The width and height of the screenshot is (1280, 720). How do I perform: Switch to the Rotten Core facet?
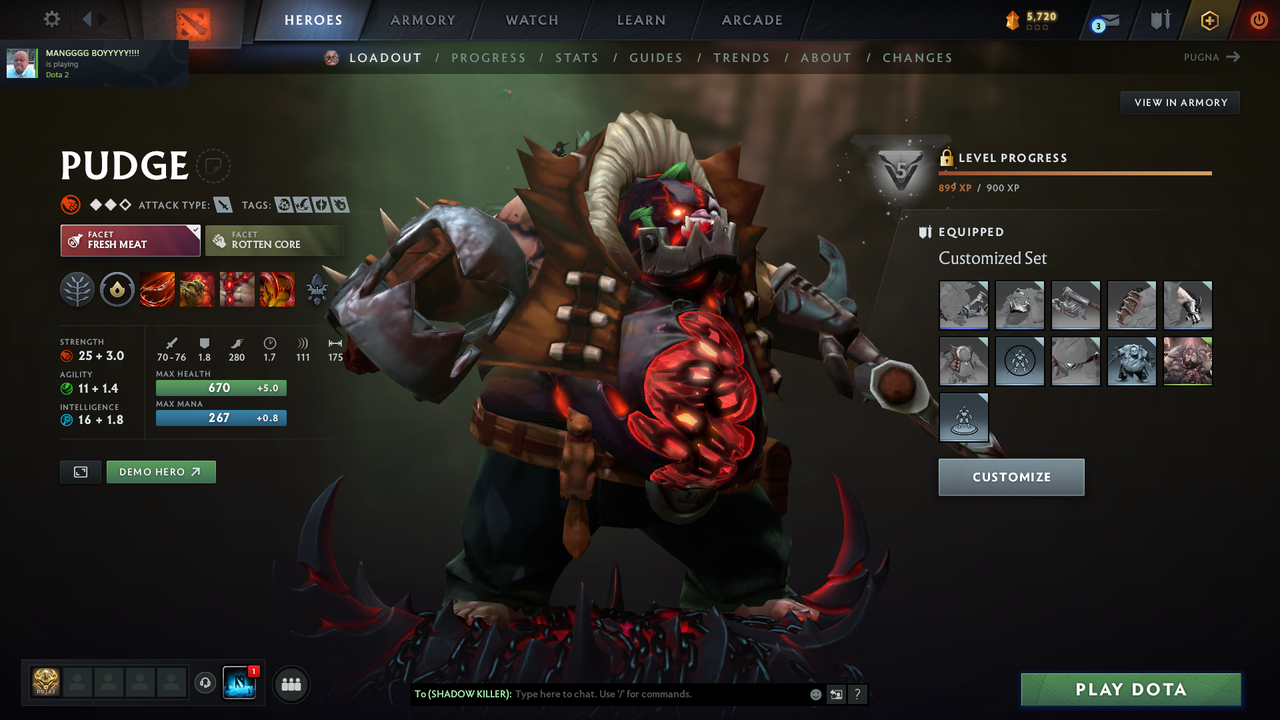tap(275, 240)
